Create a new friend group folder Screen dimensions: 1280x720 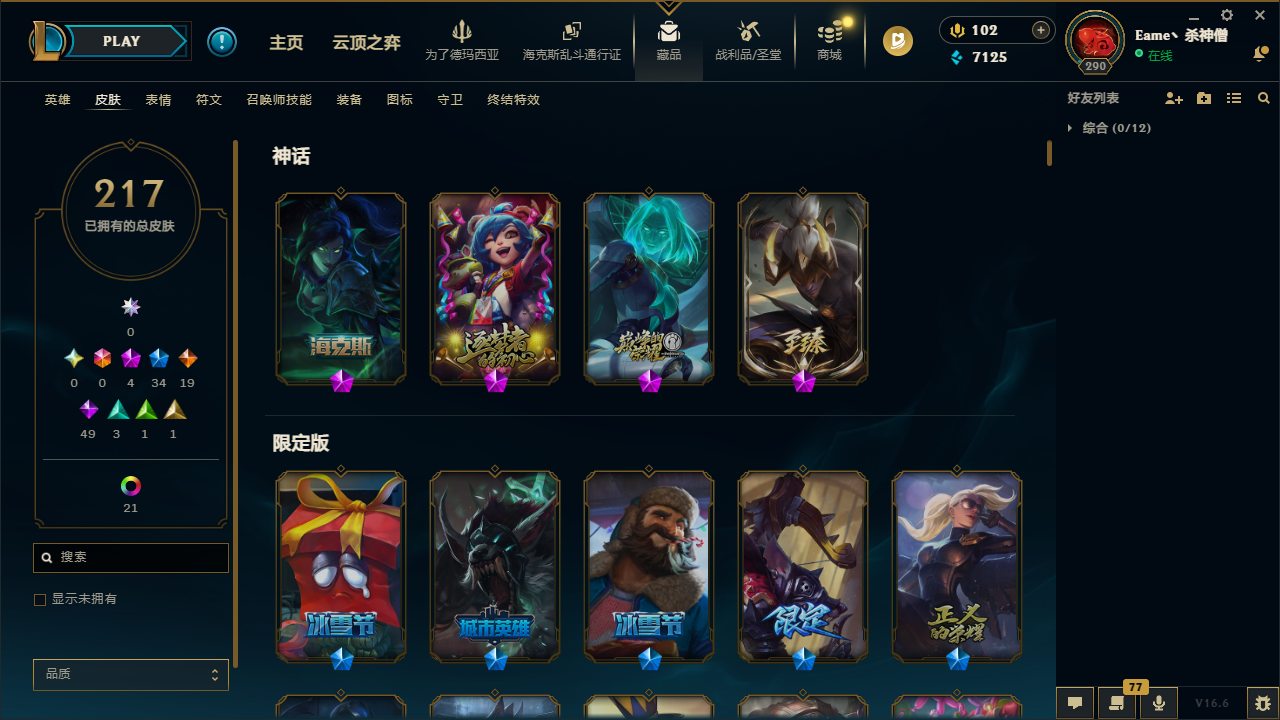(x=1204, y=98)
